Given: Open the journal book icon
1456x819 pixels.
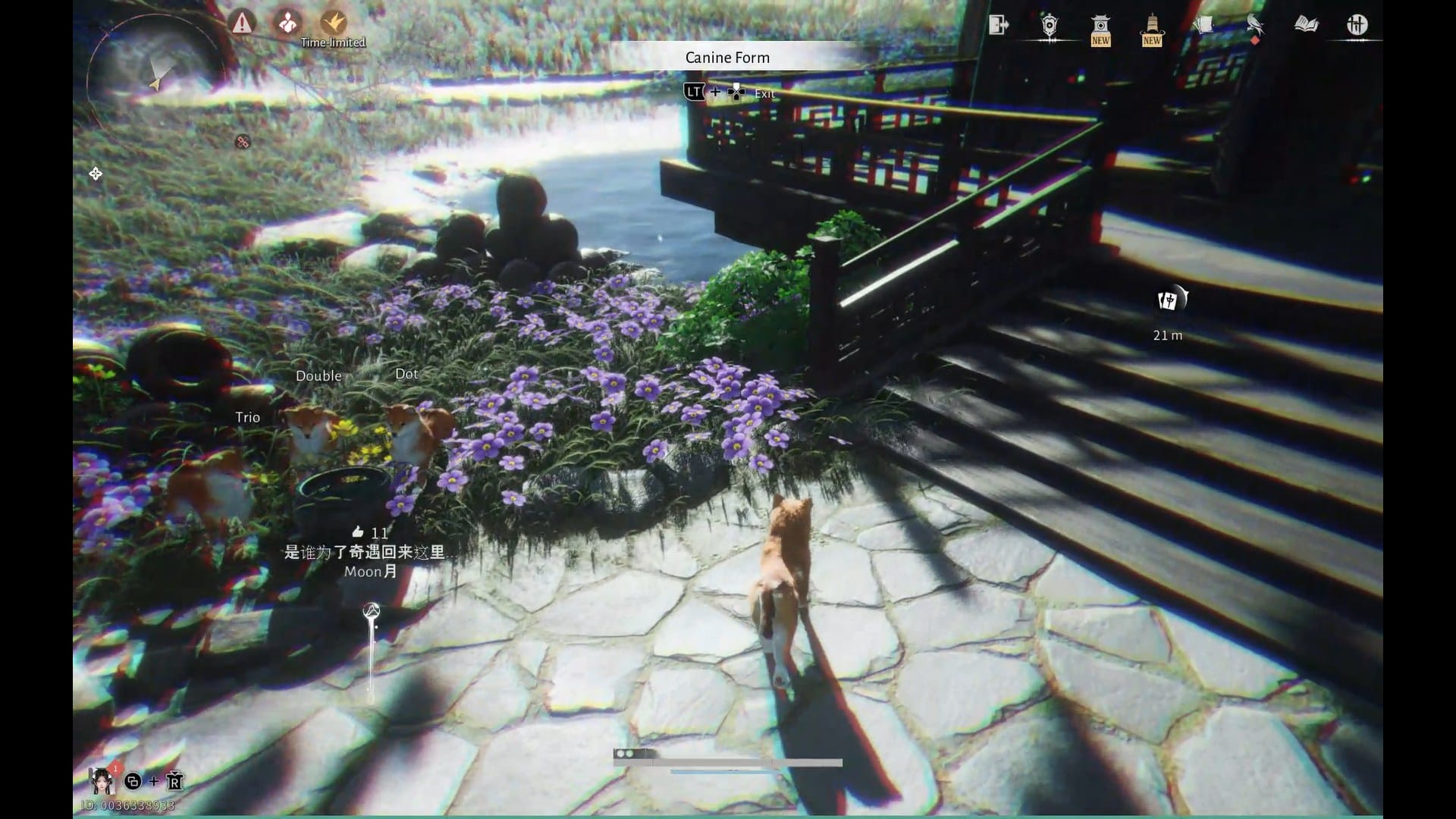Looking at the screenshot, I should (x=1306, y=24).
